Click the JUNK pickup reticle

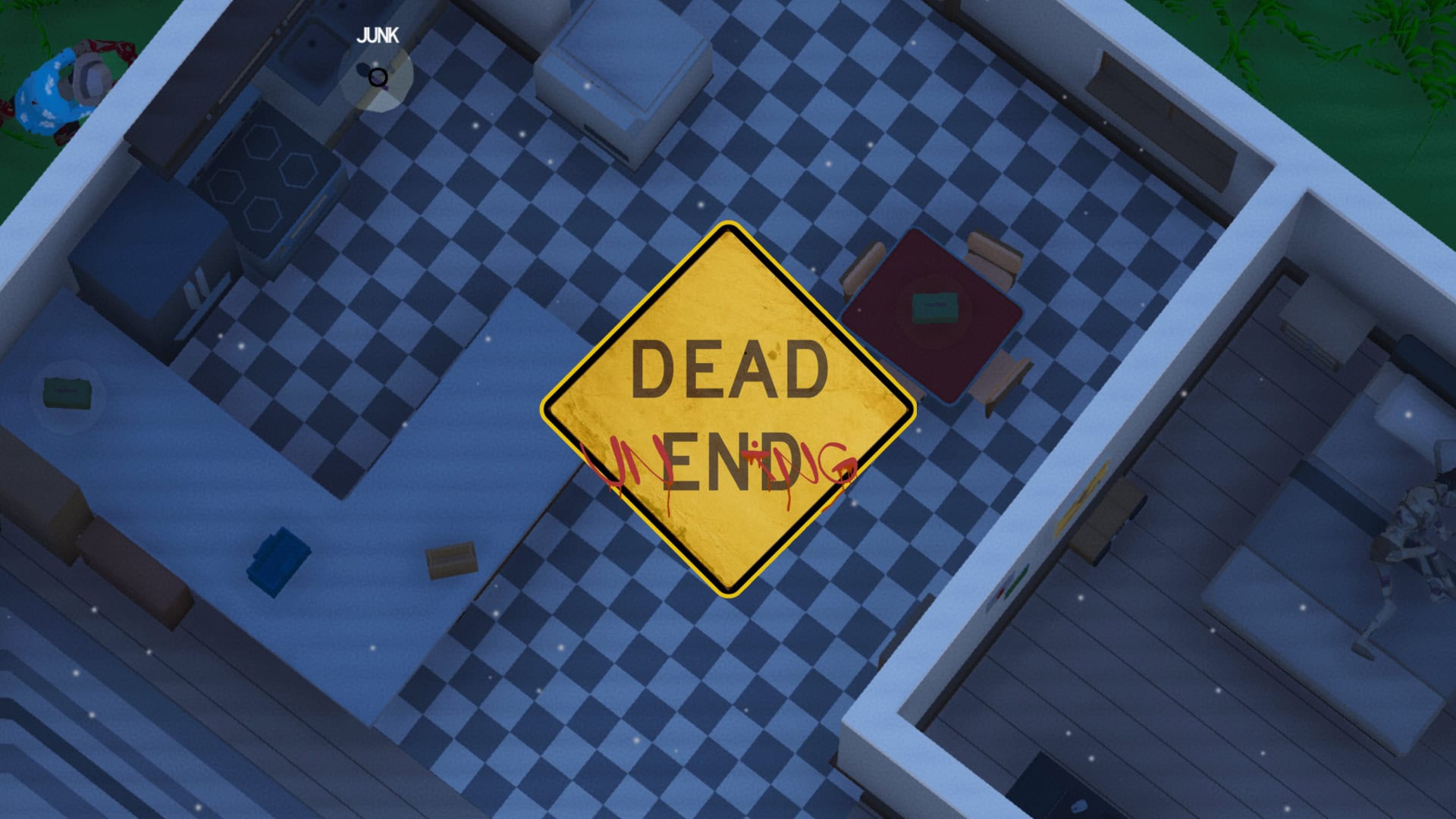coord(377,78)
